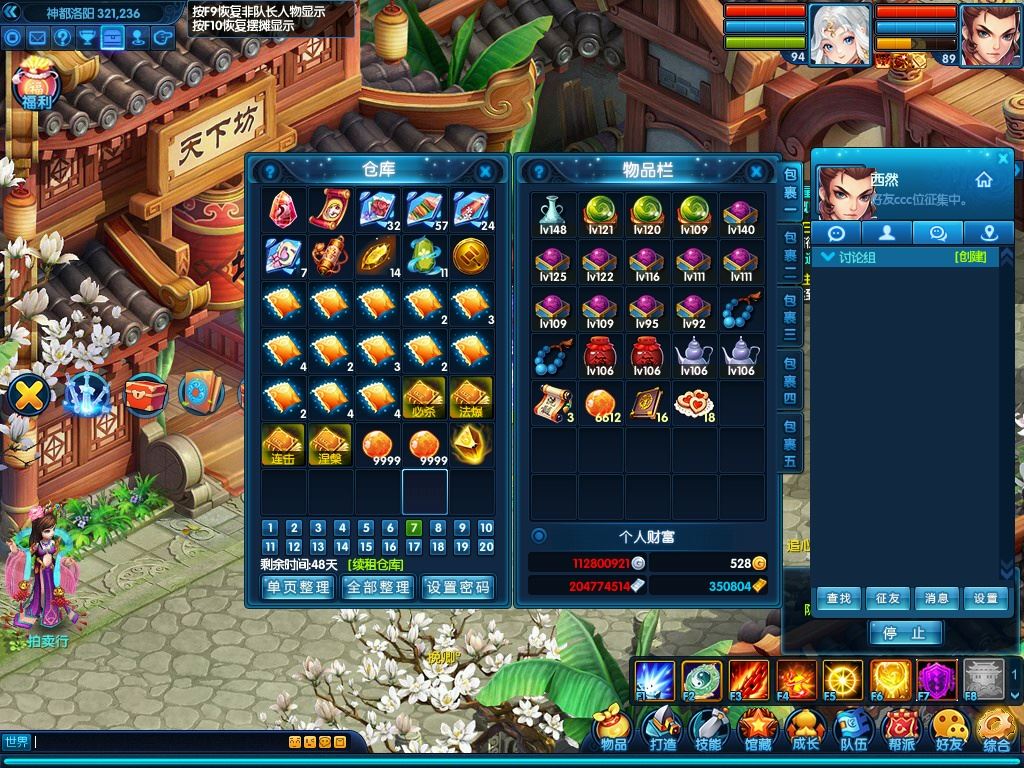Click the 查找 search button

coord(838,598)
